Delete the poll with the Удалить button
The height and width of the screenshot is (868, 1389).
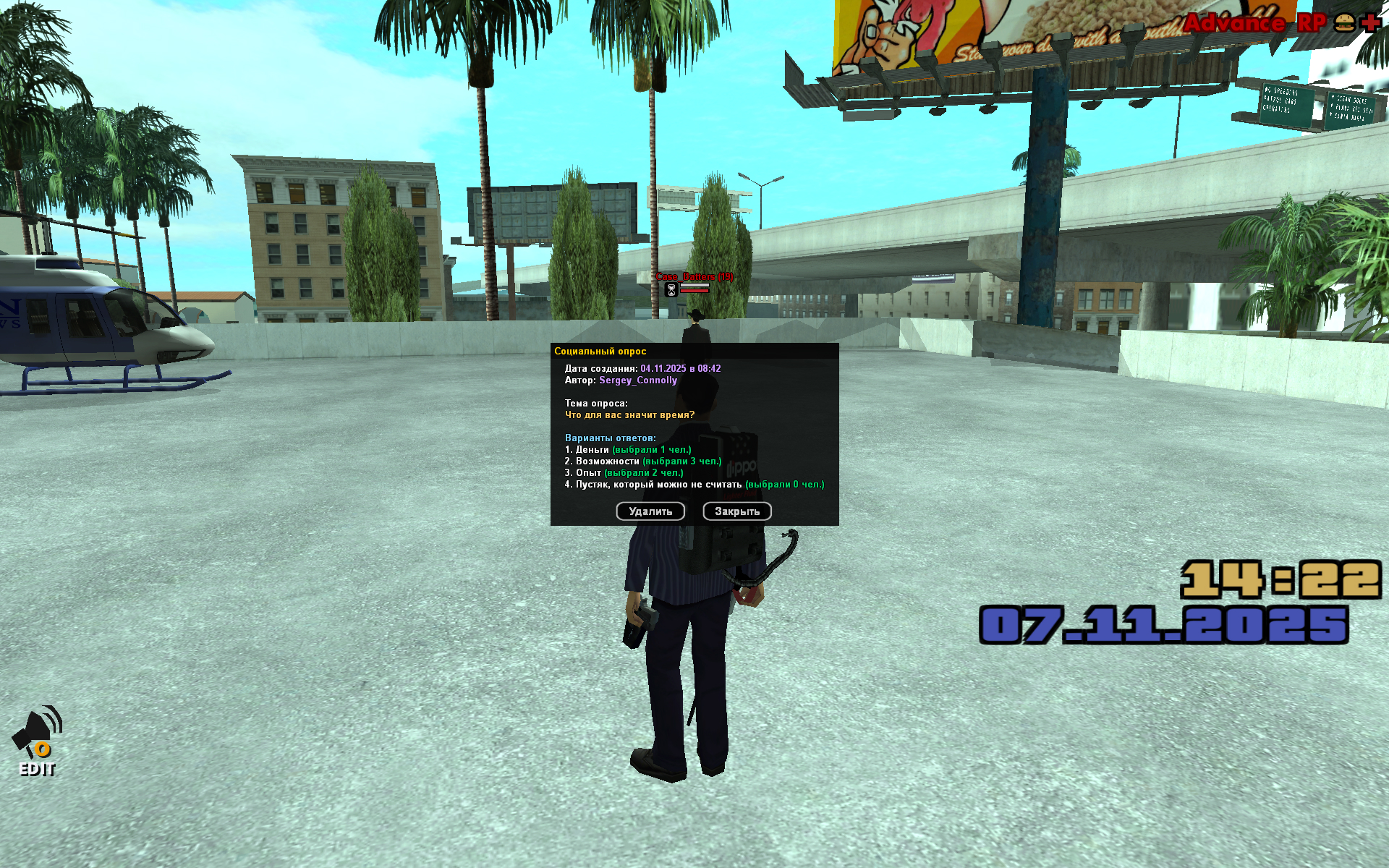[650, 511]
